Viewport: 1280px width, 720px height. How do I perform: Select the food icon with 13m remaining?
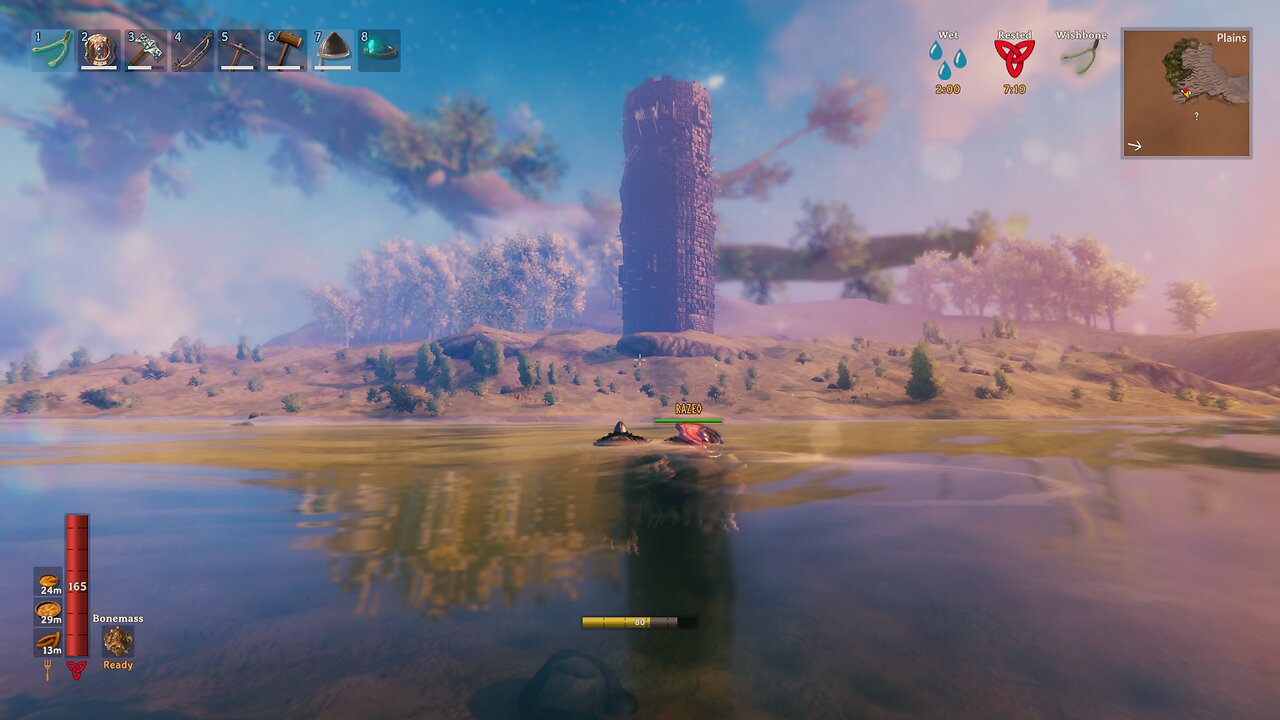(x=48, y=640)
